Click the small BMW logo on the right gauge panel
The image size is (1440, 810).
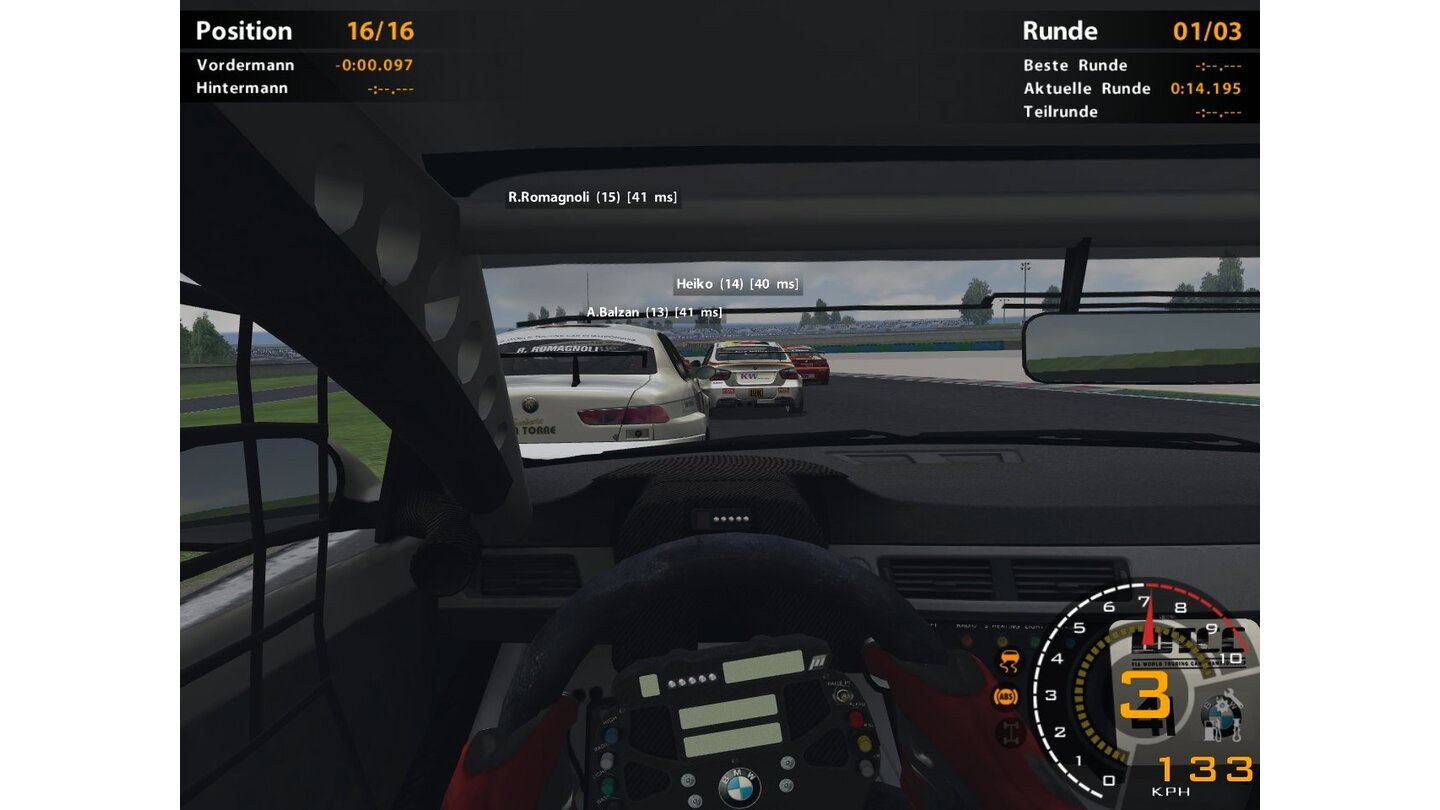(1221, 713)
